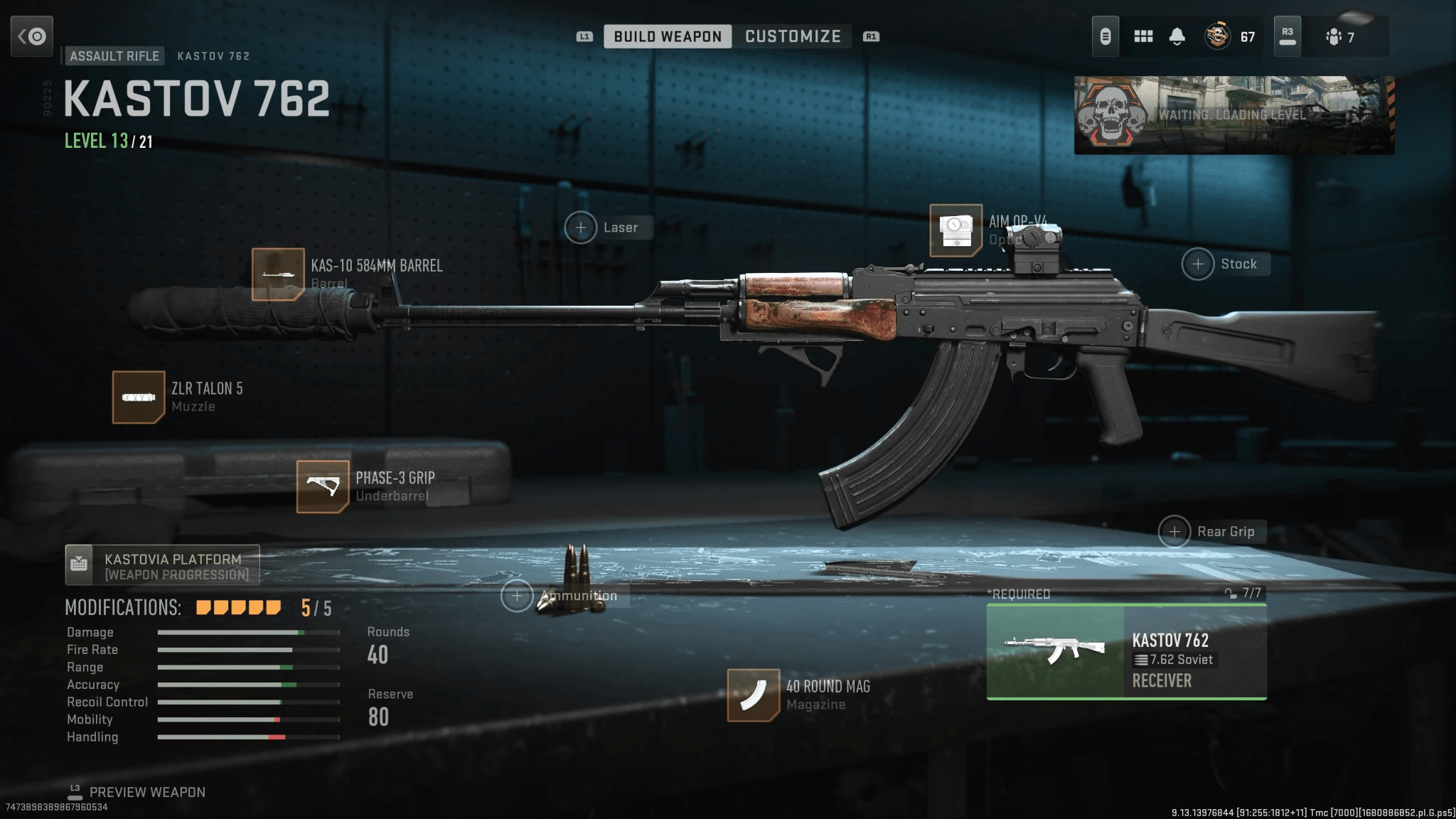Expand the grid menu at the top

1143,35
